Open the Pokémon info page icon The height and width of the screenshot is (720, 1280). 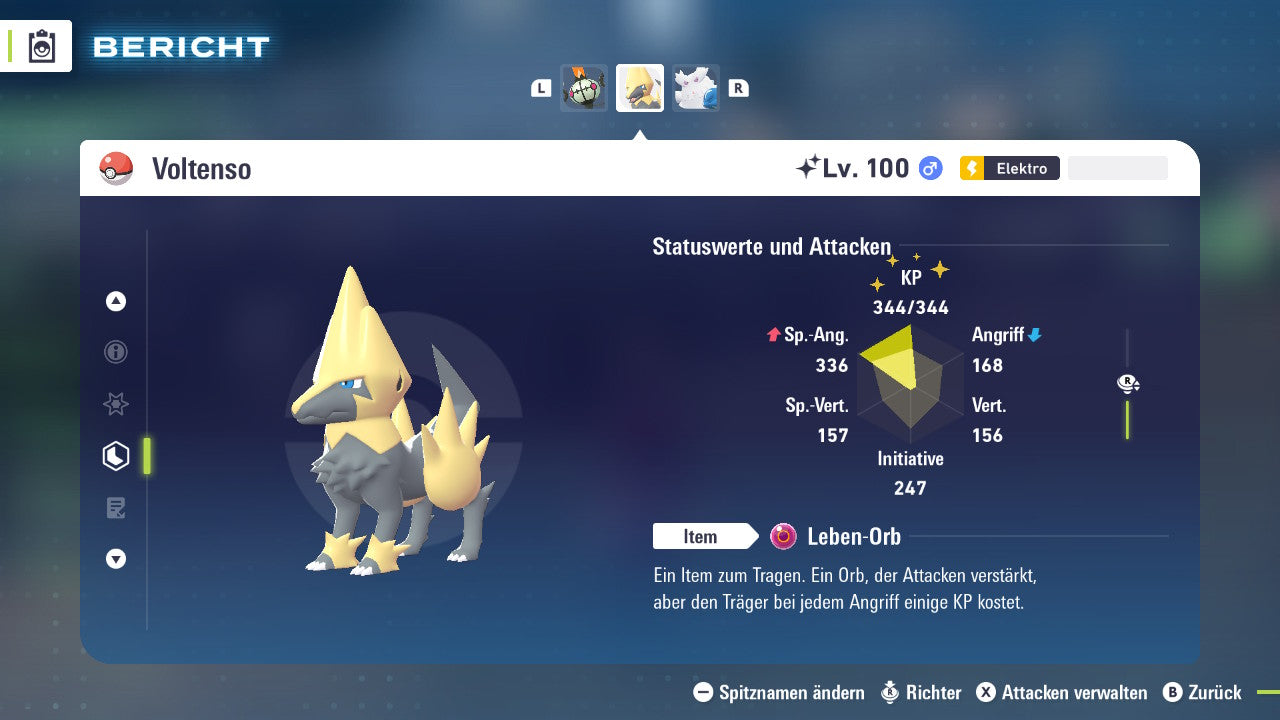116,352
